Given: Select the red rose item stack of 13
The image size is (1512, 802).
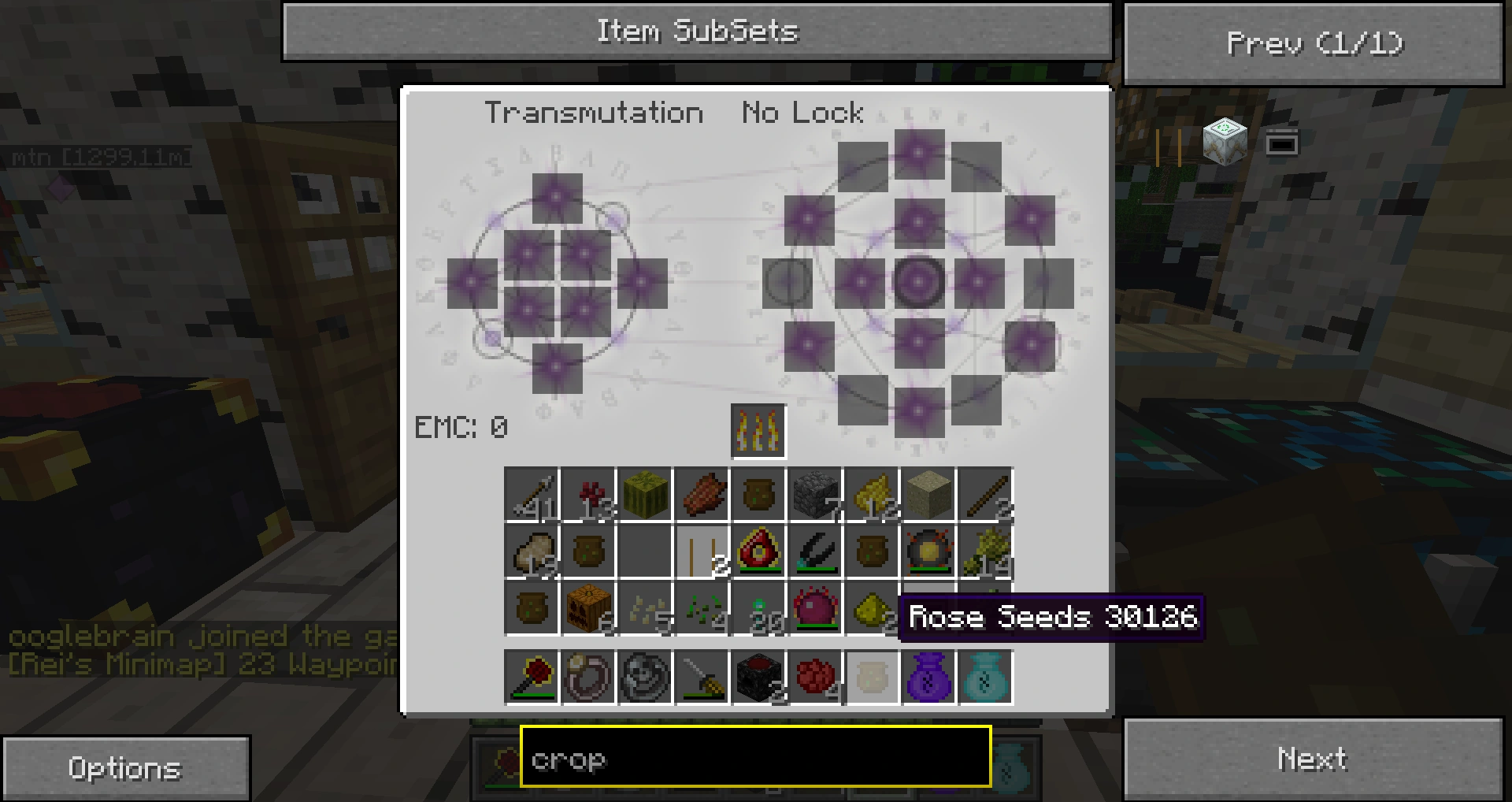Looking at the screenshot, I should 588,495.
